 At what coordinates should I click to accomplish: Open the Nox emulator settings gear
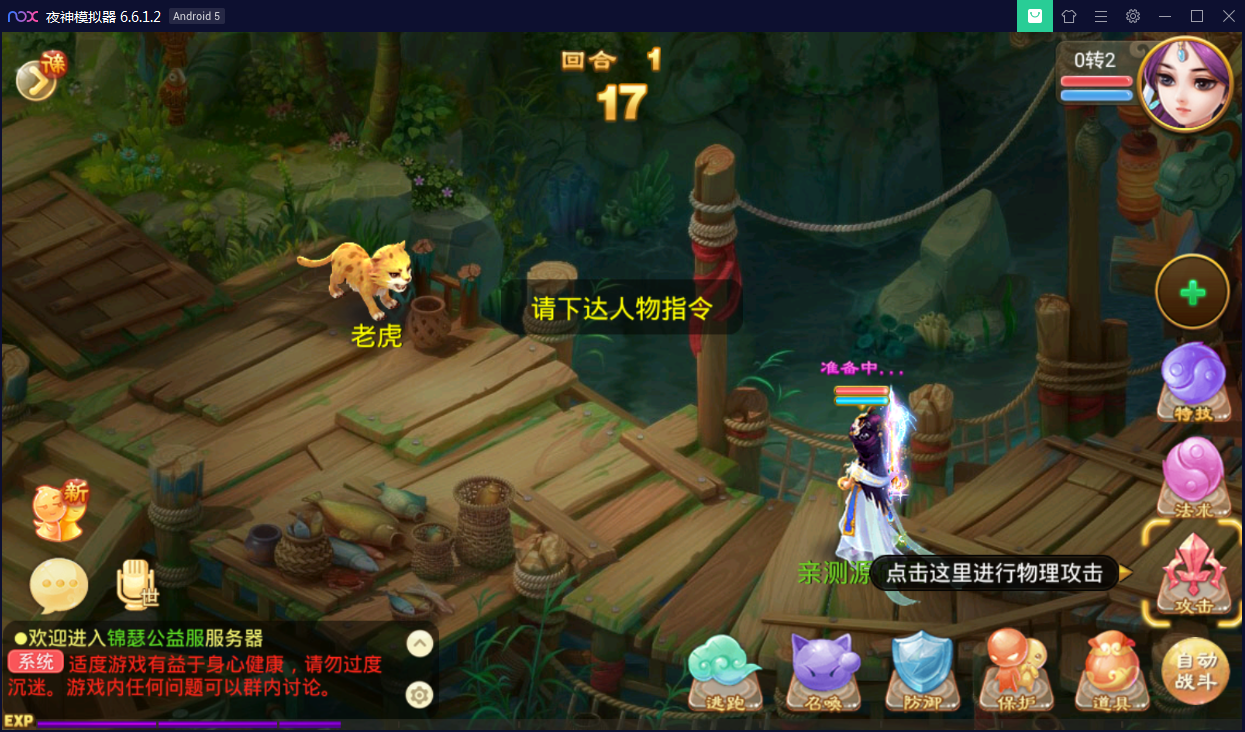click(1133, 16)
